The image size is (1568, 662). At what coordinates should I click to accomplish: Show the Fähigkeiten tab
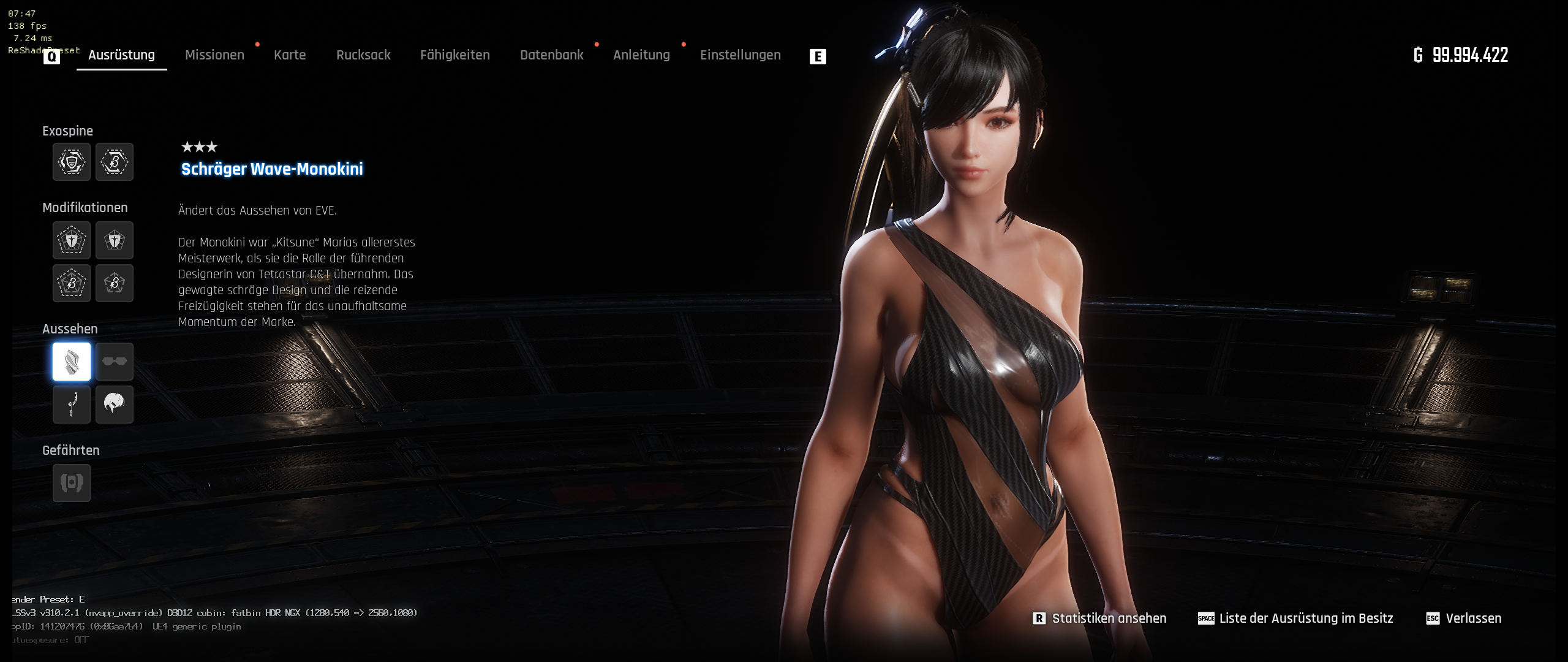454,55
